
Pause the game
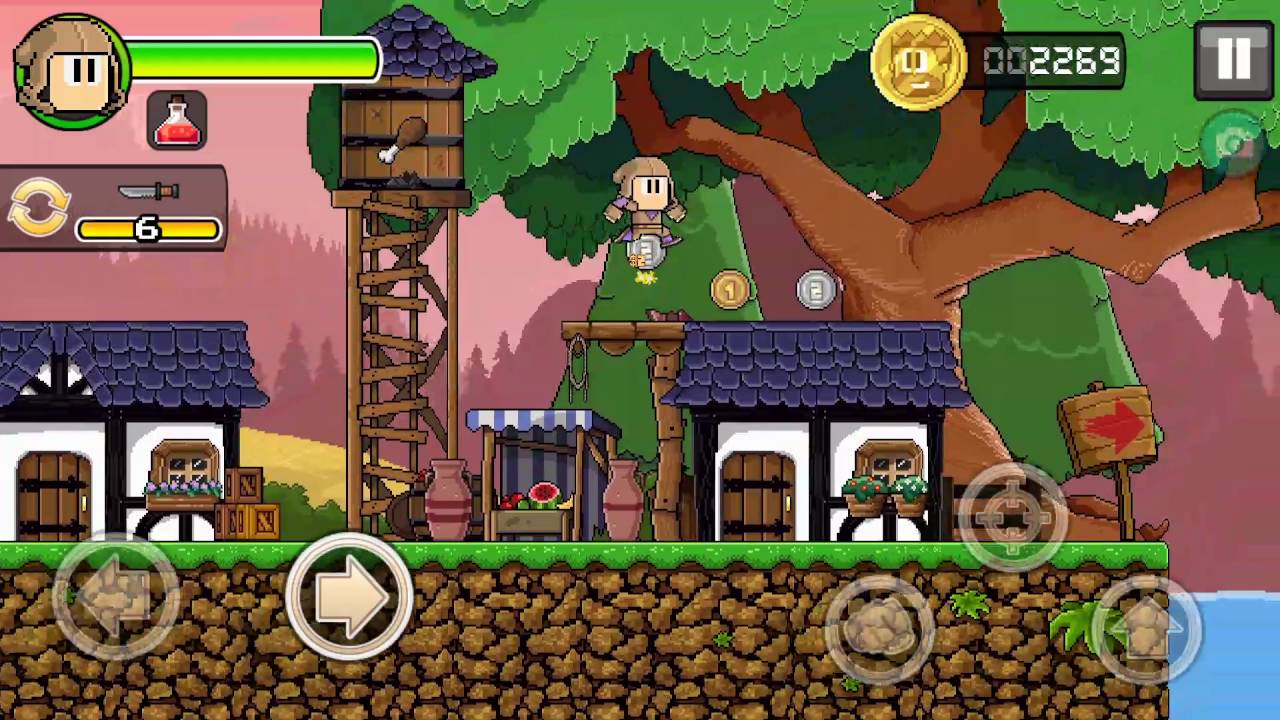(x=1233, y=60)
